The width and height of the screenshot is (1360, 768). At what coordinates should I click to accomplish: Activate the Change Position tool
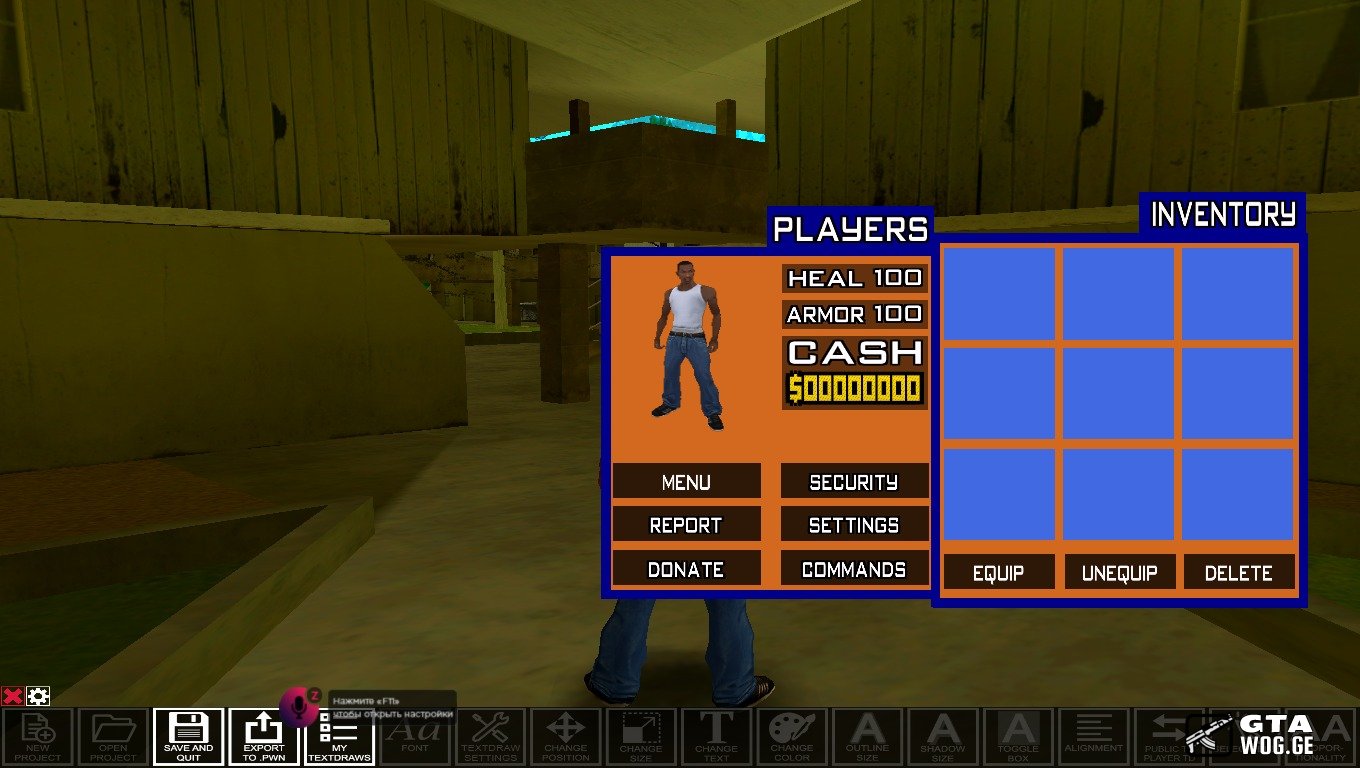tap(565, 737)
